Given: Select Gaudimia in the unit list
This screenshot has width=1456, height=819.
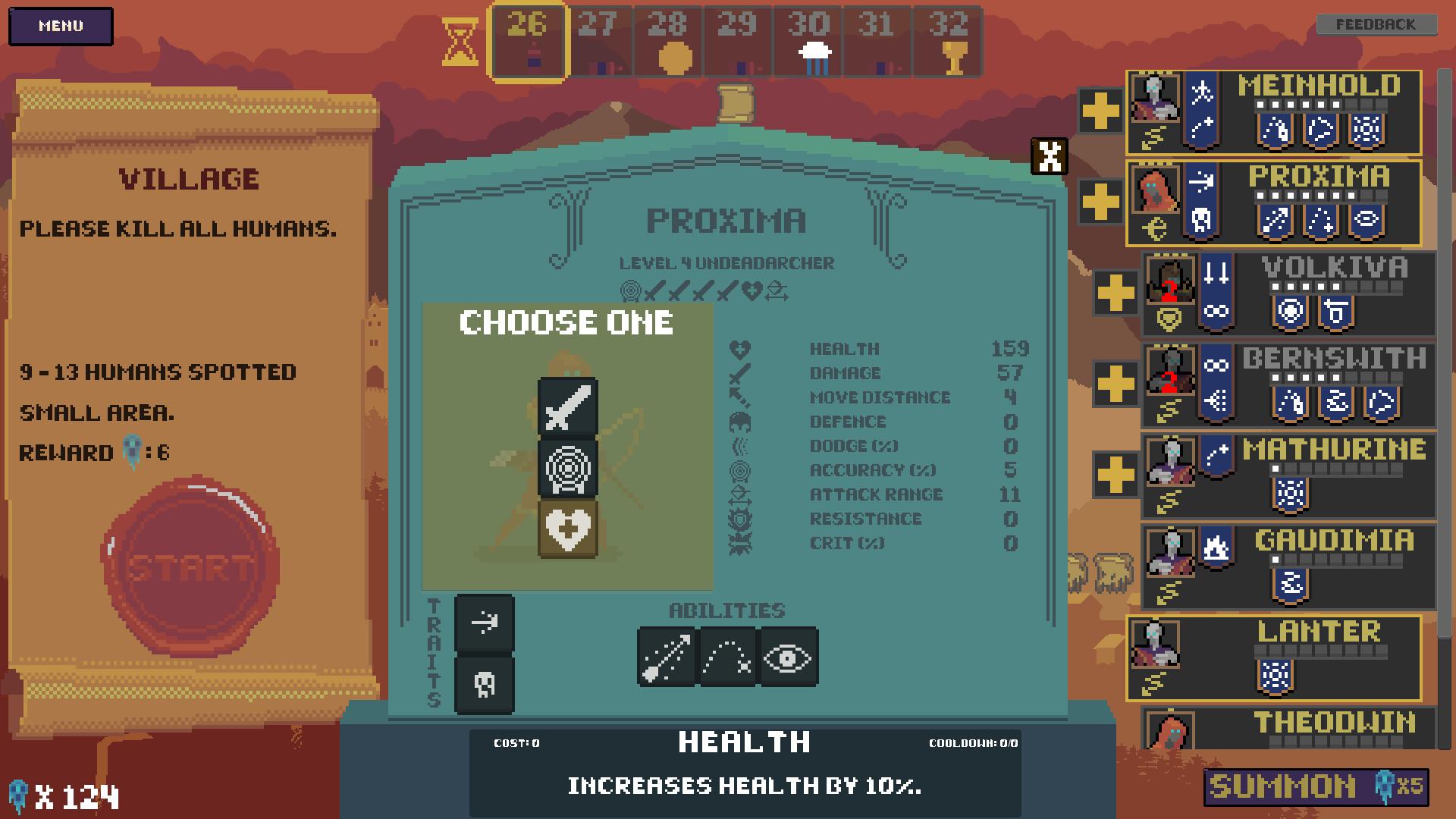Looking at the screenshot, I should pos(1333,541).
